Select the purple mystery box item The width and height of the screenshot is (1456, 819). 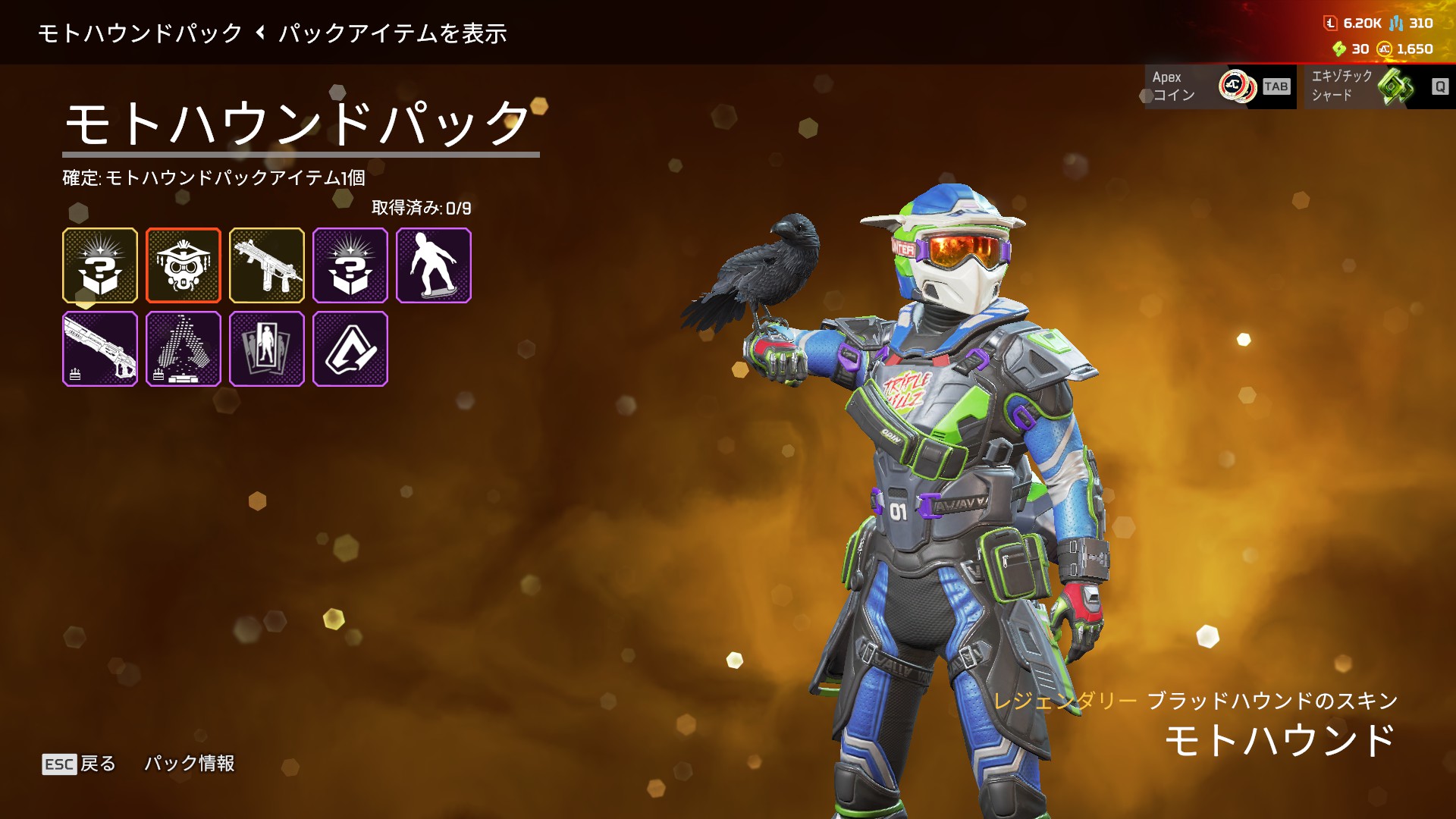[350, 265]
